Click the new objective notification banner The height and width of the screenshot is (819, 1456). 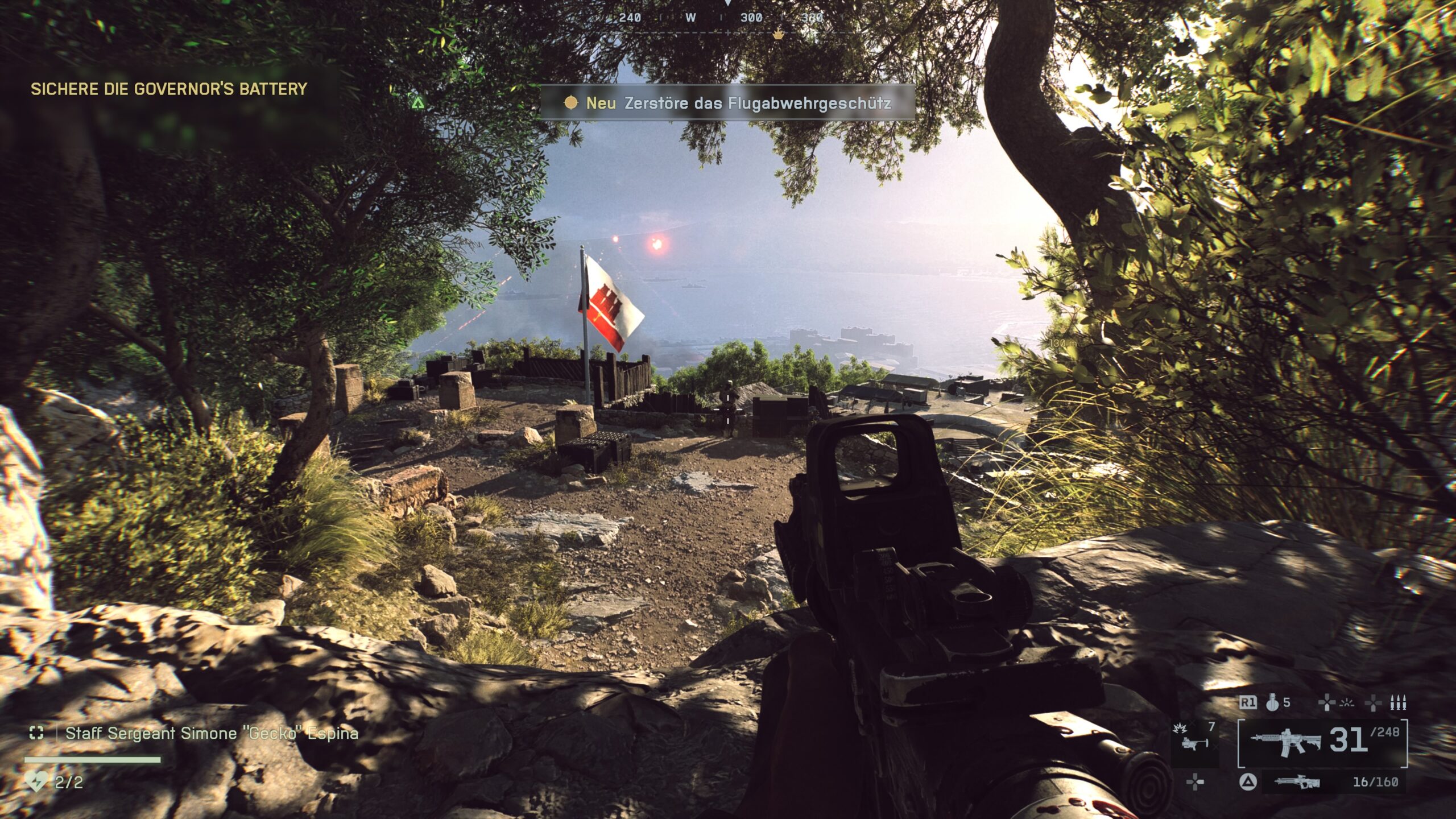pos(727,103)
